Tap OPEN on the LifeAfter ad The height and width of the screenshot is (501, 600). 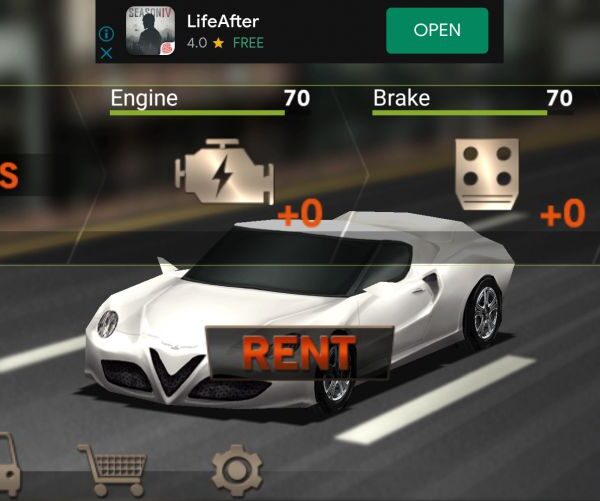[x=437, y=30]
